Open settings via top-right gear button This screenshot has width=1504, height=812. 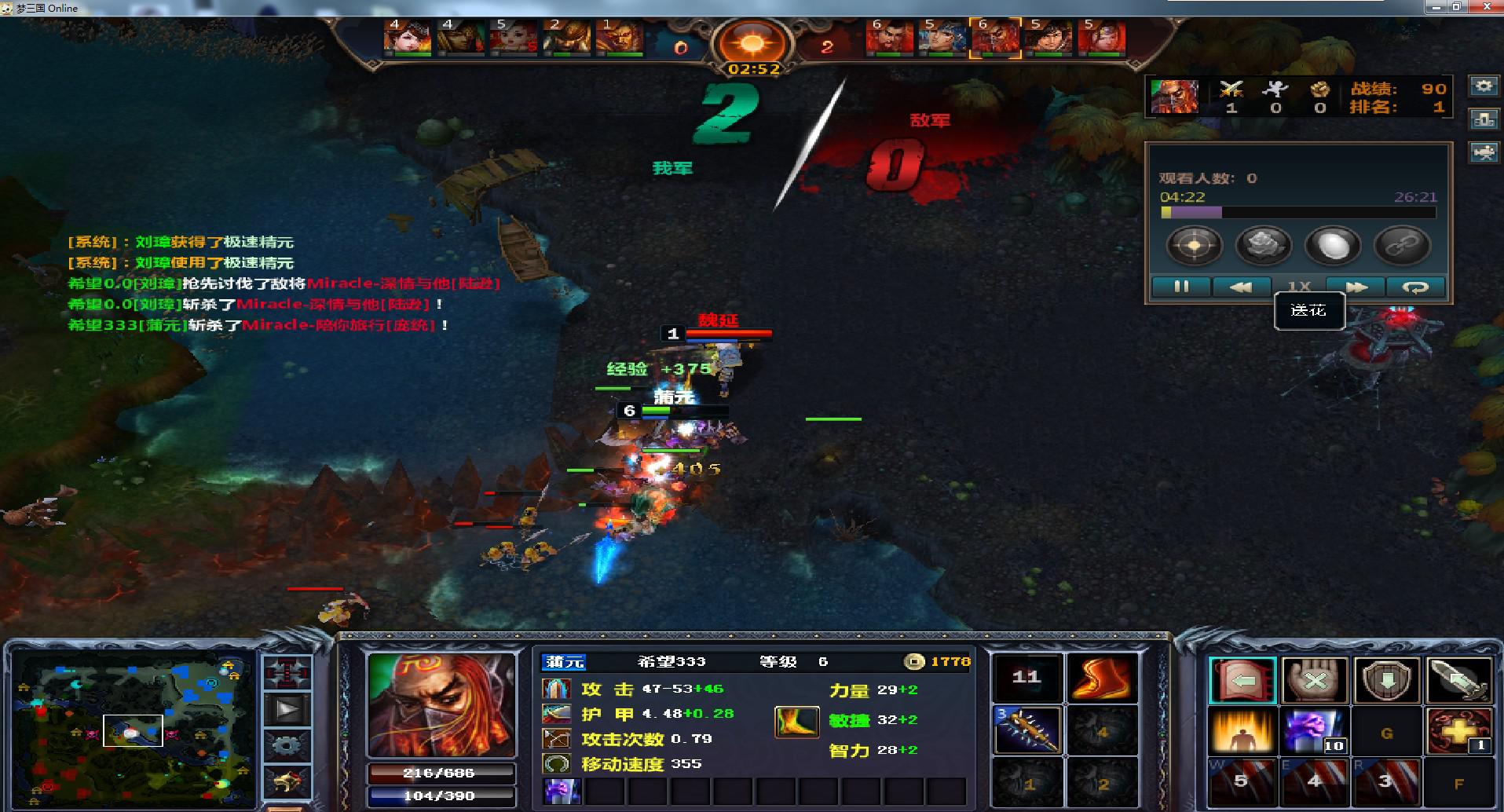click(1484, 86)
